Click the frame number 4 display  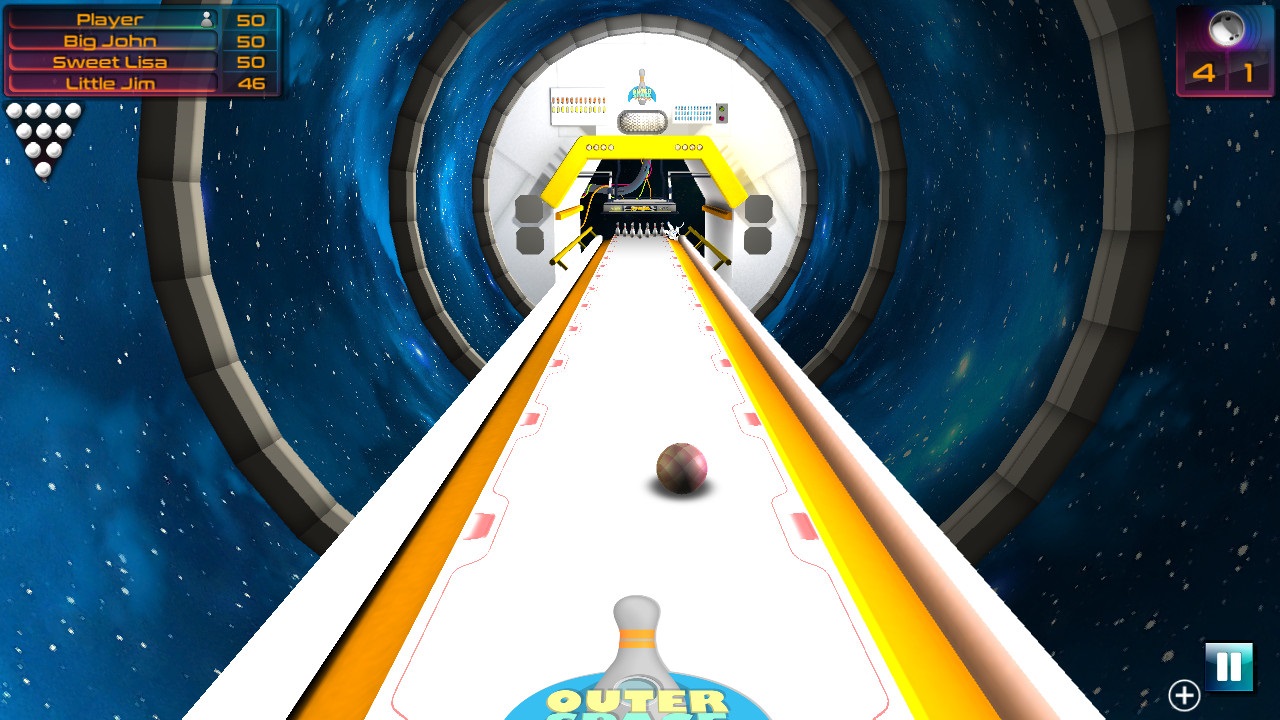1204,71
